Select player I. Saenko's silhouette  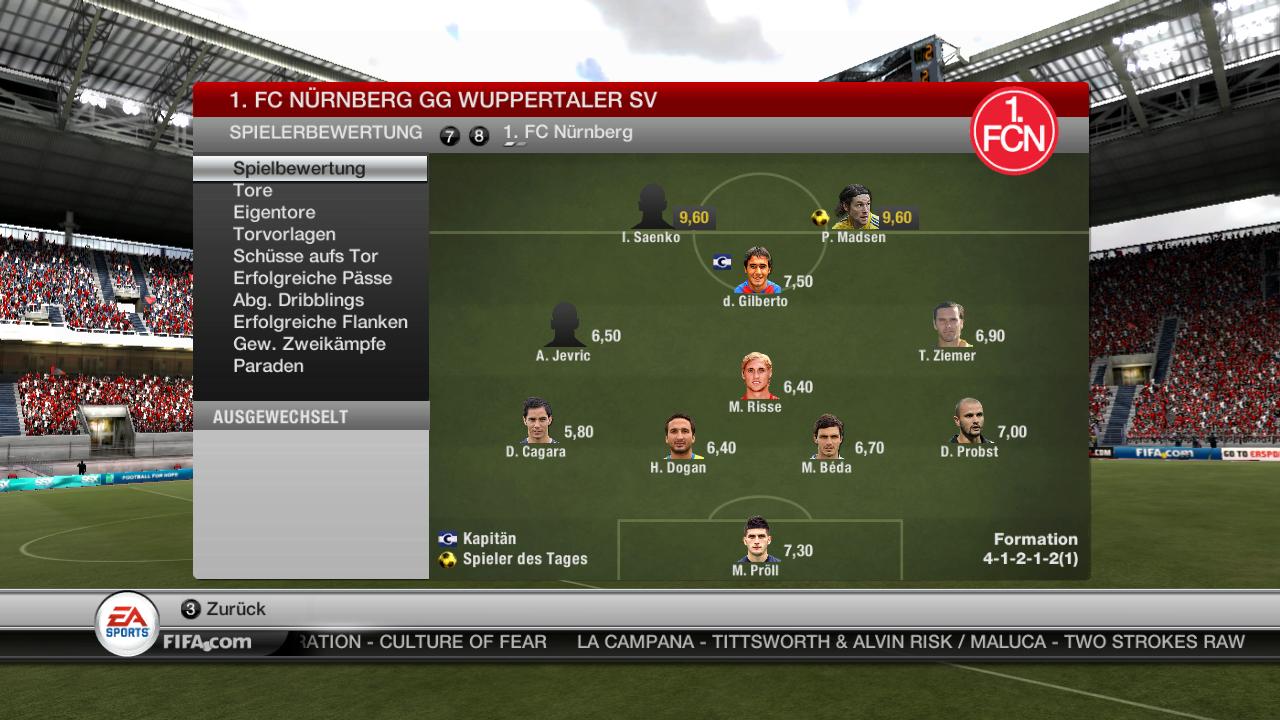point(652,207)
